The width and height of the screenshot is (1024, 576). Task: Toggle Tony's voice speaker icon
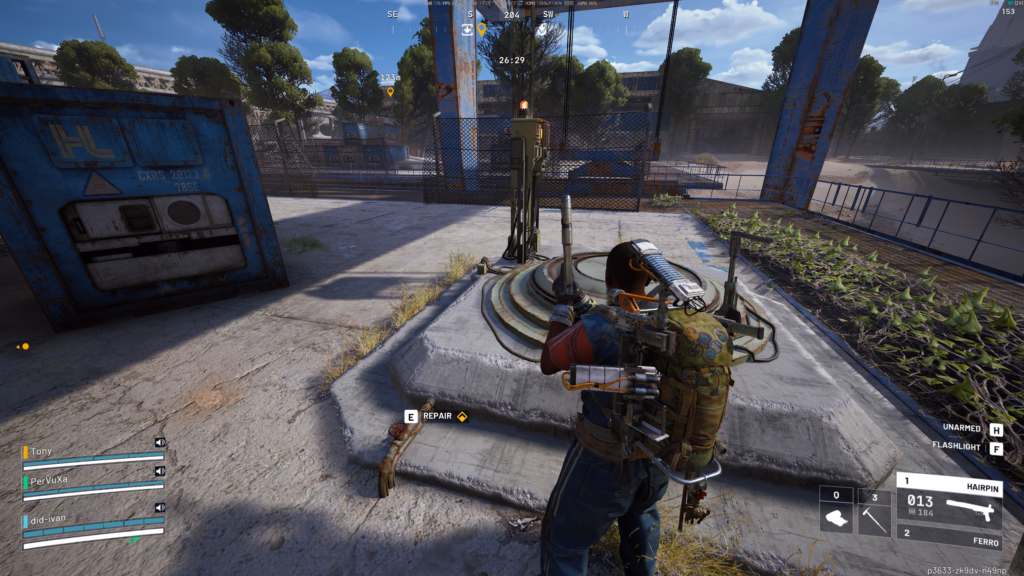[160, 441]
